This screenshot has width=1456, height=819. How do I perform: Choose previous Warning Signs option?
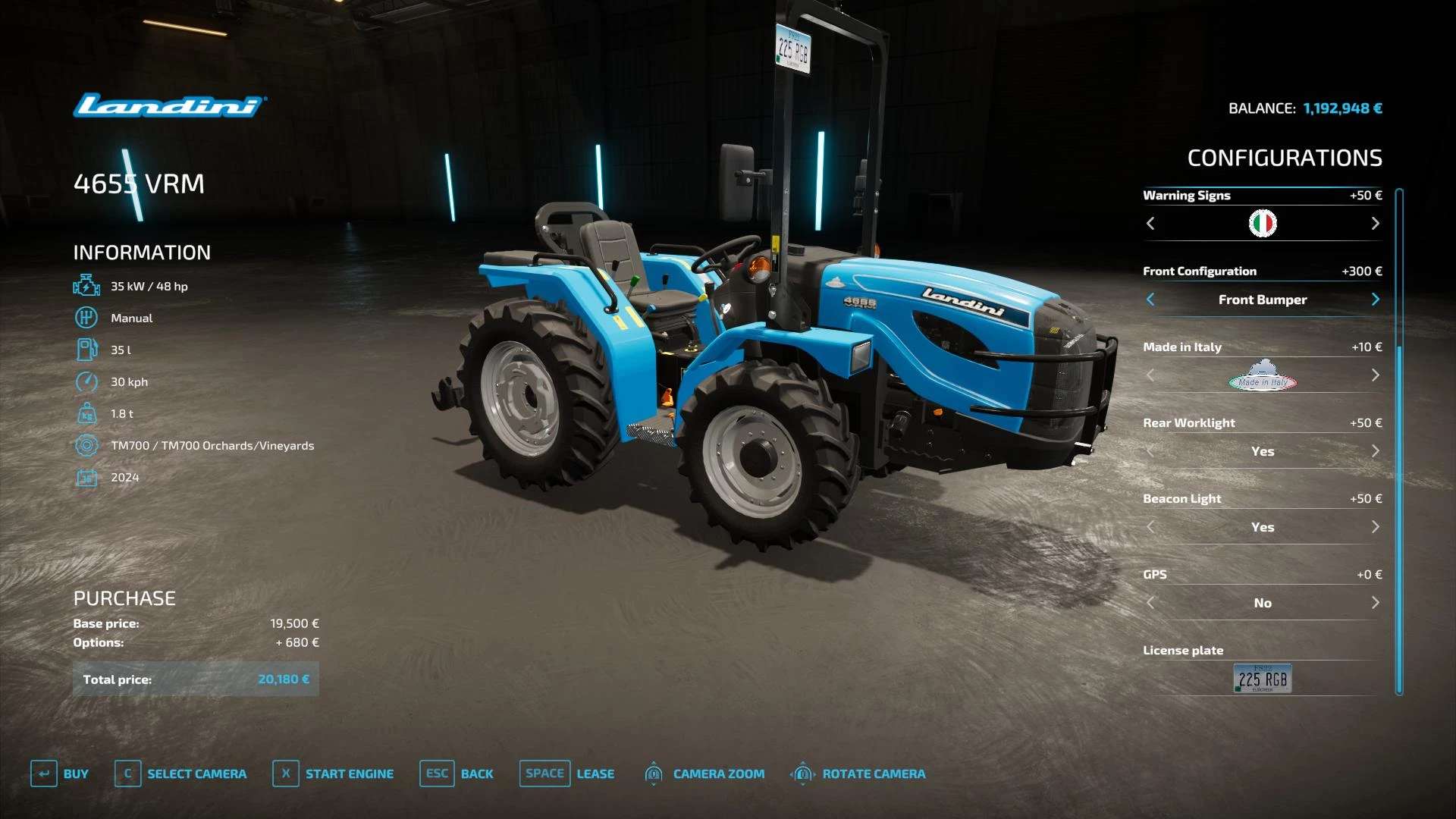[x=1150, y=224]
